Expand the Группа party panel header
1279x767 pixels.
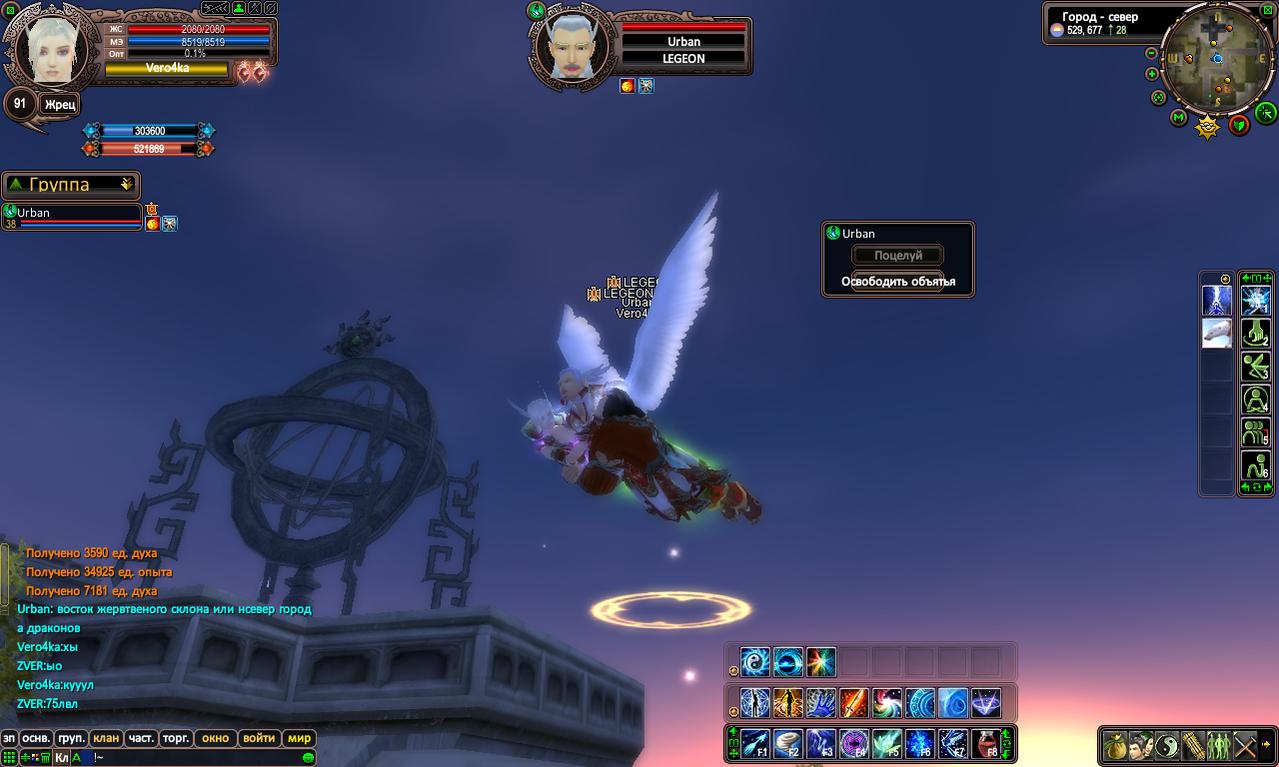(71, 185)
